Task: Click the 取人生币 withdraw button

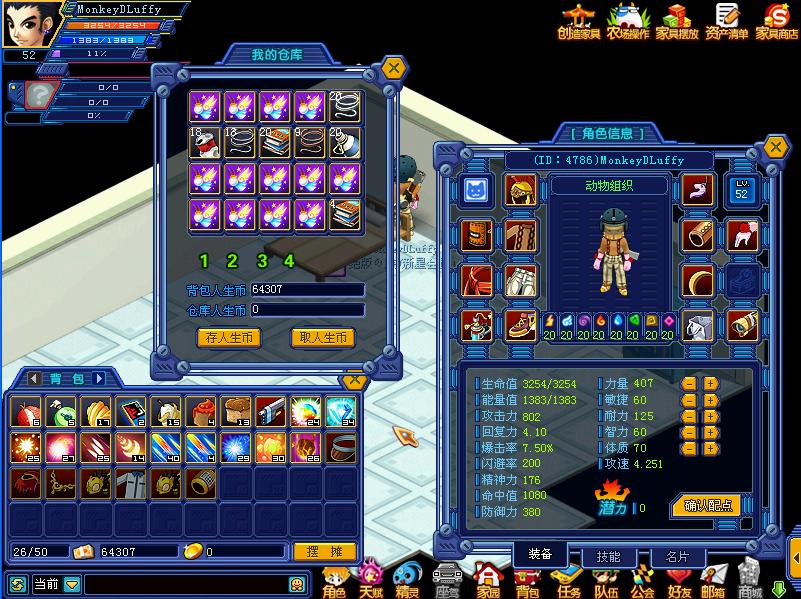Action: pos(323,338)
